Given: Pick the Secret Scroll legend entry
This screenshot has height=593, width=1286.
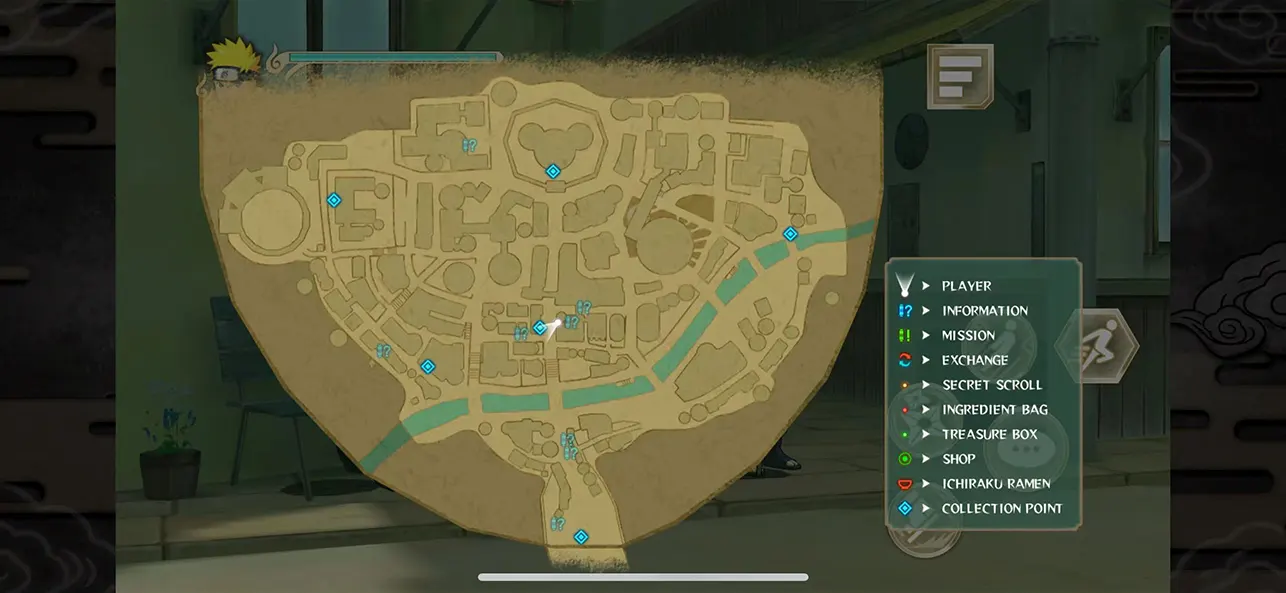Looking at the screenshot, I should (x=991, y=385).
